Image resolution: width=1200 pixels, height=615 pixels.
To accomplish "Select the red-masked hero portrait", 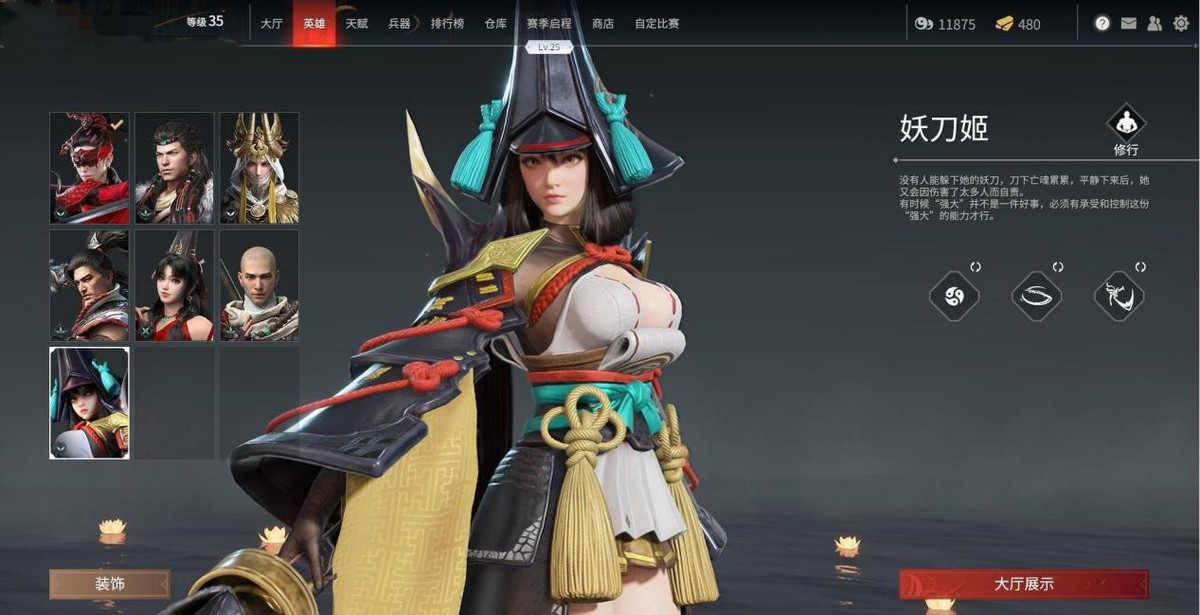I will (x=90, y=168).
